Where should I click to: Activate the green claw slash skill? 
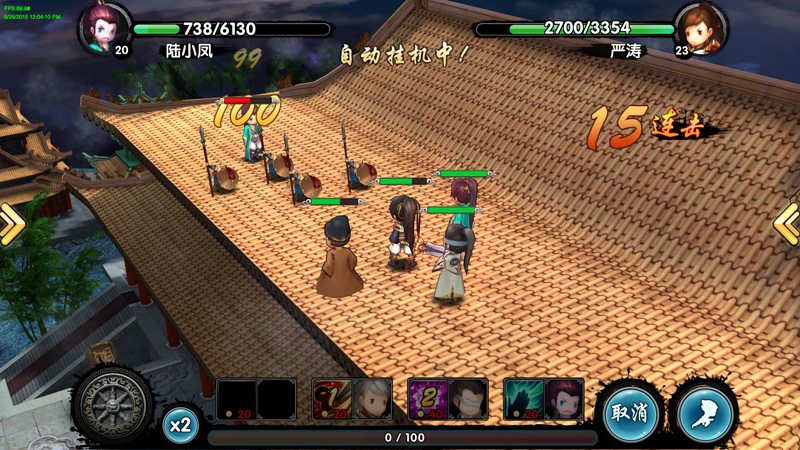[523, 398]
